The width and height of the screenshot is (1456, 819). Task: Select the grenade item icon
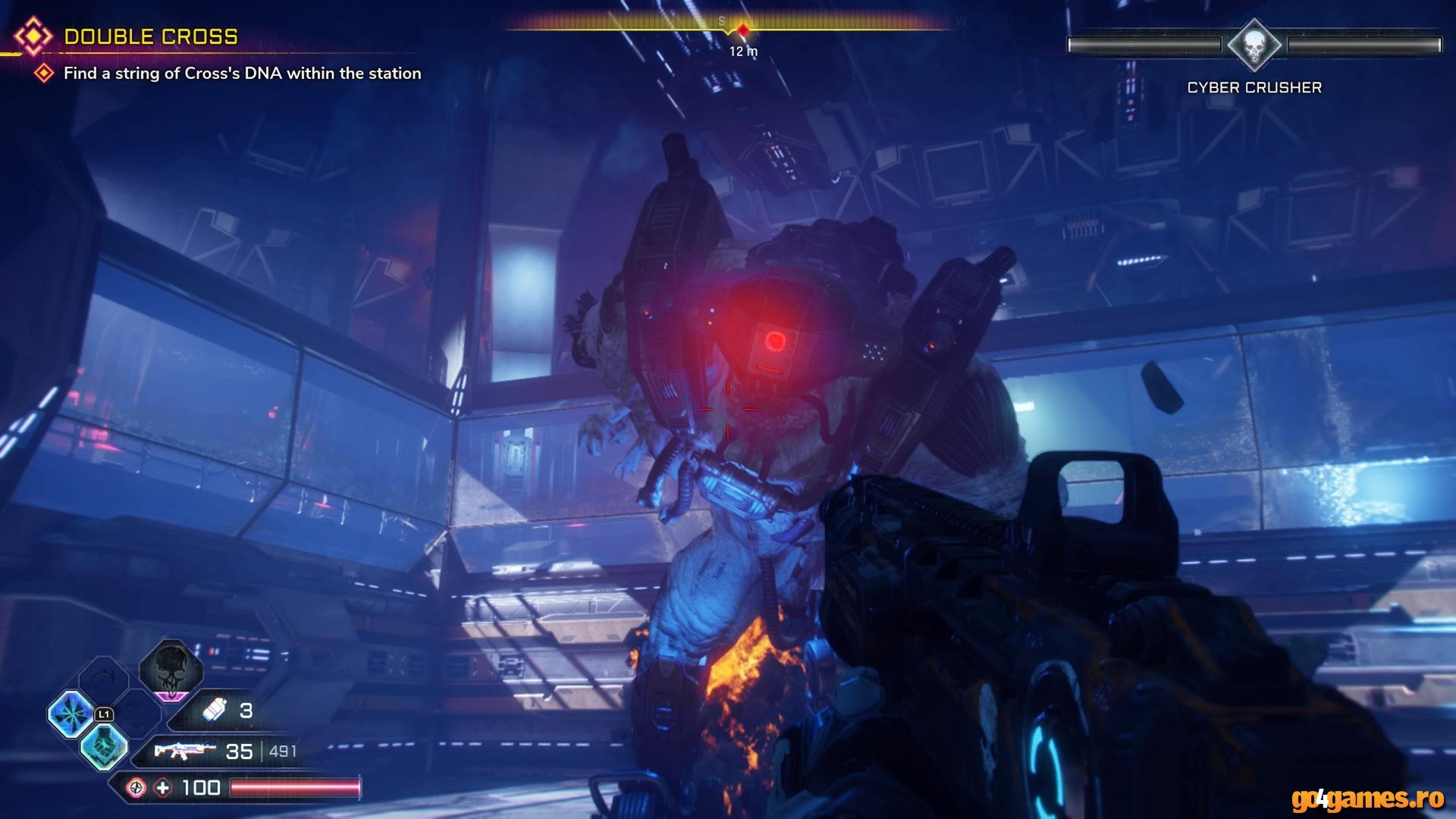[215, 711]
